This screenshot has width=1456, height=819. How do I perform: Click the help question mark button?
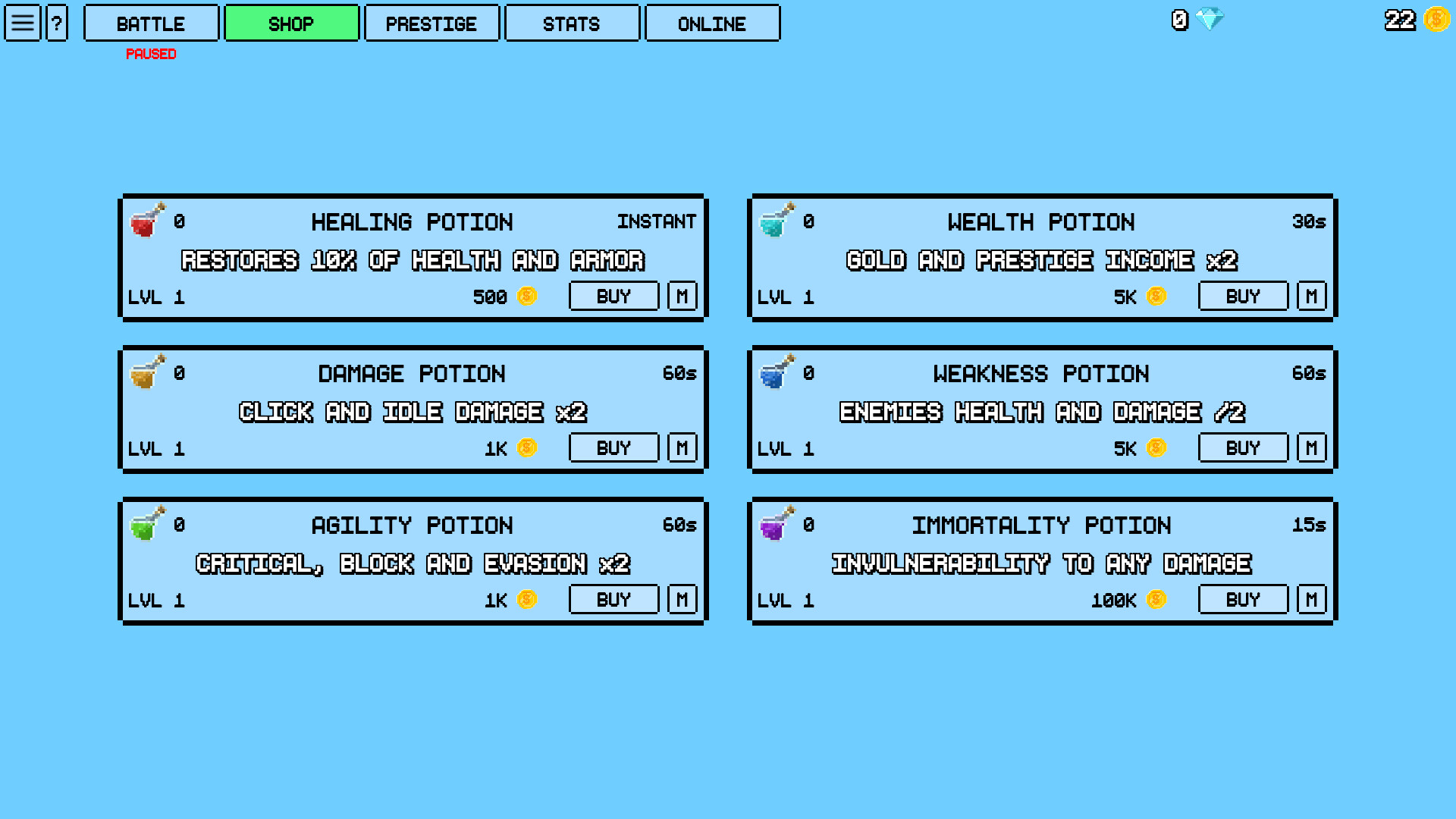[x=58, y=23]
